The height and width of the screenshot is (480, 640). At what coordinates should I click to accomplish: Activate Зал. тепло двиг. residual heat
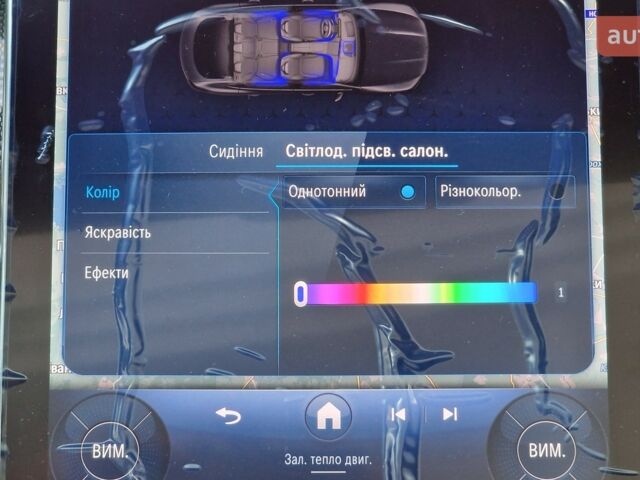(327, 460)
